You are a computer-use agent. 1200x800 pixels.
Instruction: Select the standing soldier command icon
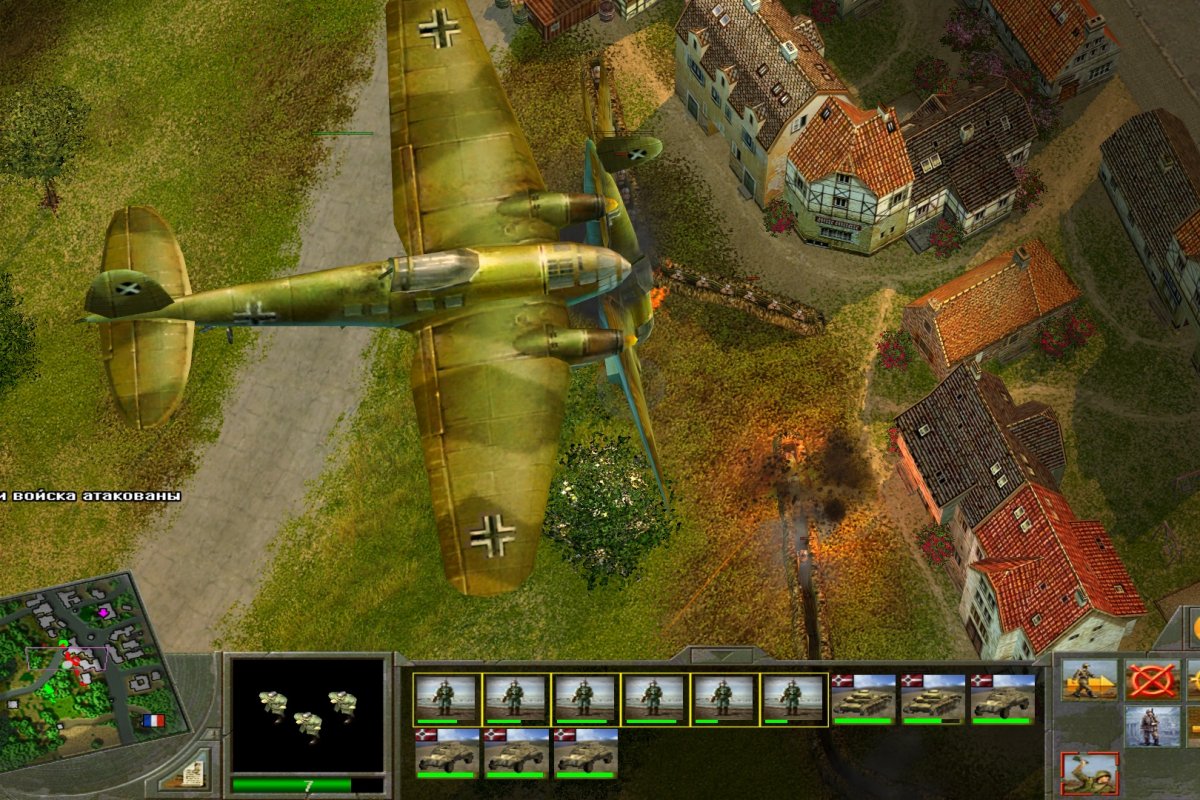[1152, 727]
